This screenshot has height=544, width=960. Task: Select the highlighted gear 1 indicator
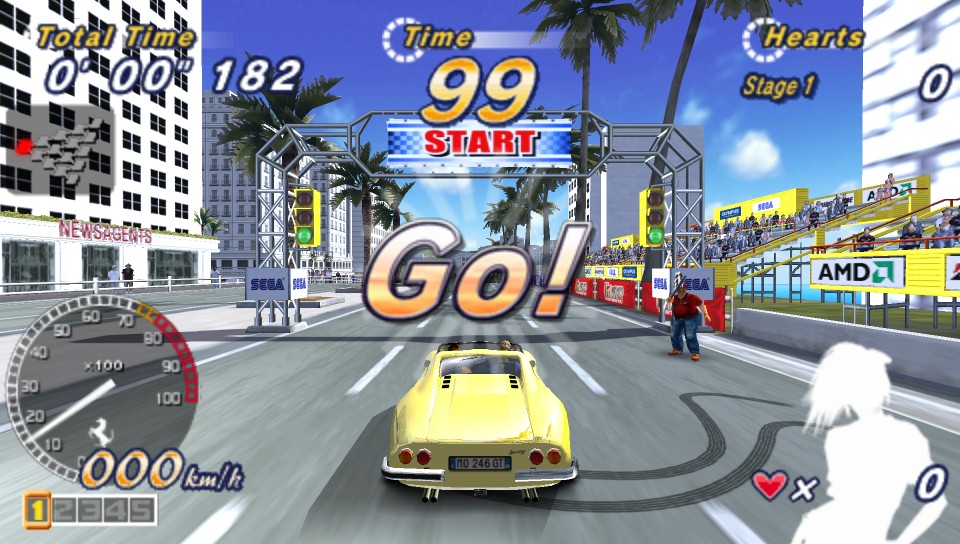pyautogui.click(x=37, y=511)
